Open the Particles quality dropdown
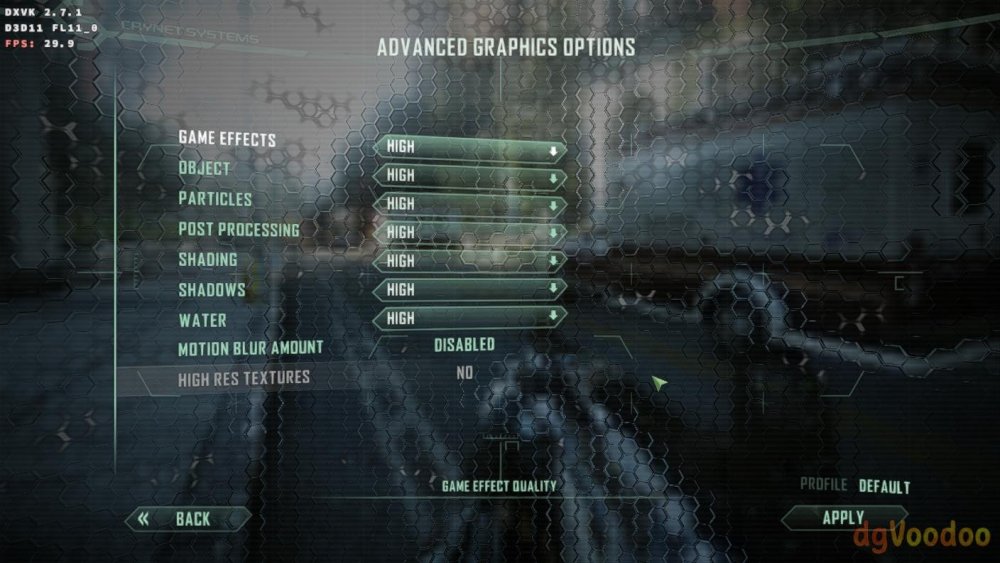This screenshot has height=563, width=1000. [469, 204]
